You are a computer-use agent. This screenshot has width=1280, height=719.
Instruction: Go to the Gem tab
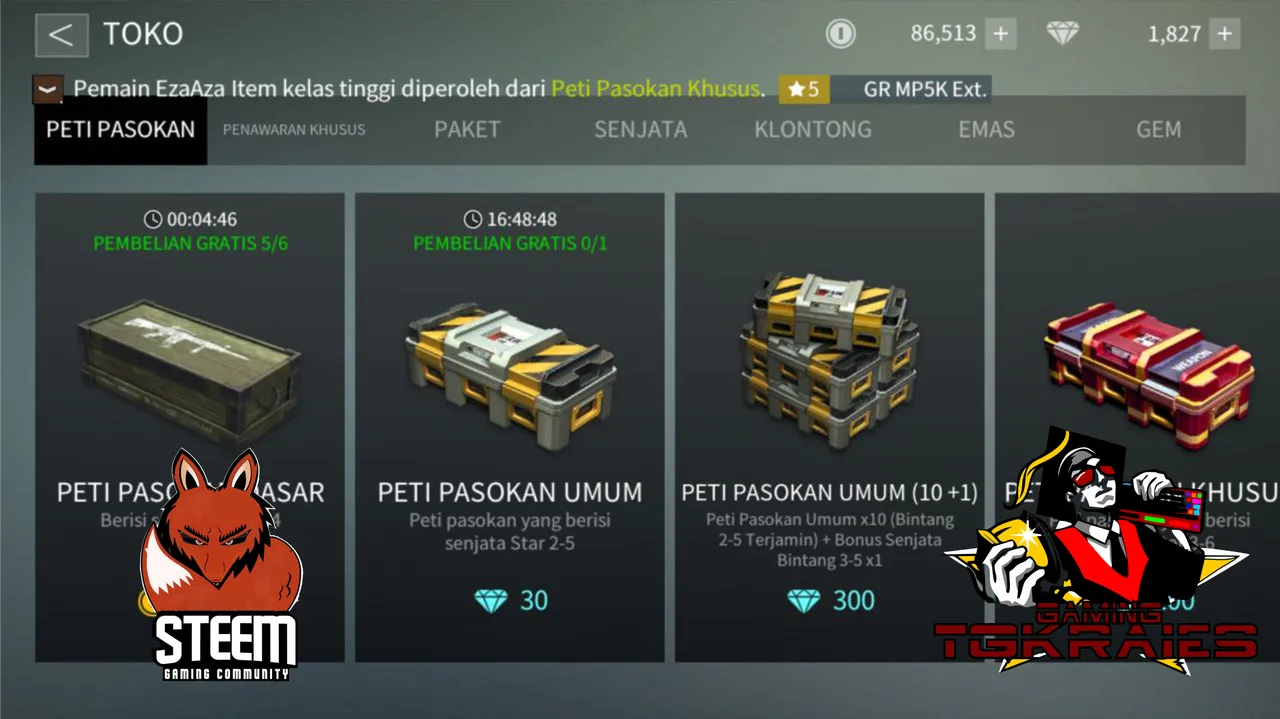point(1158,130)
